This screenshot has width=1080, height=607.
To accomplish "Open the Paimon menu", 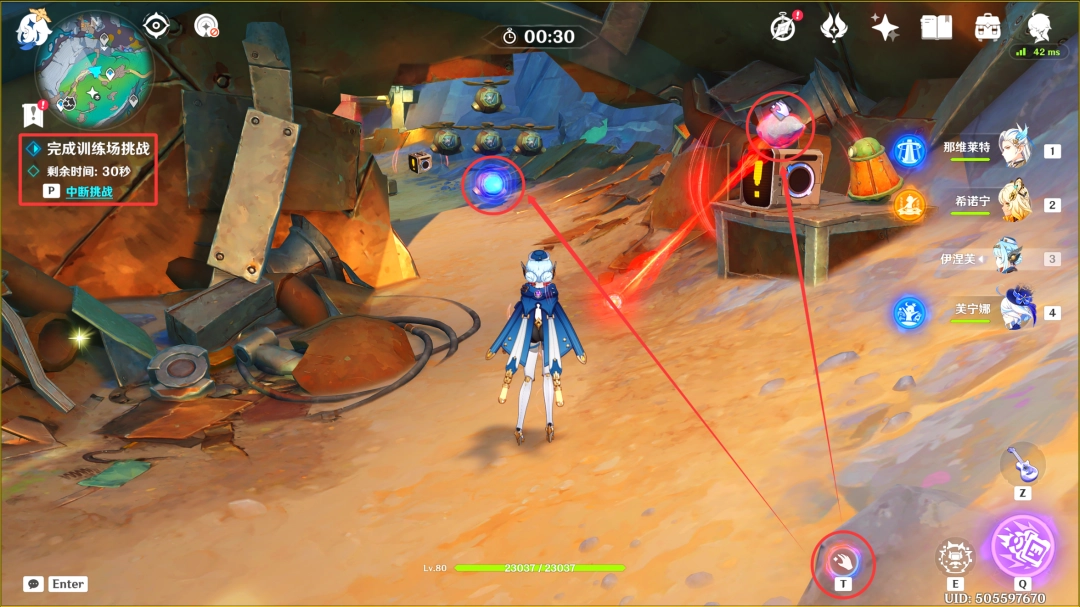I will coord(32,28).
